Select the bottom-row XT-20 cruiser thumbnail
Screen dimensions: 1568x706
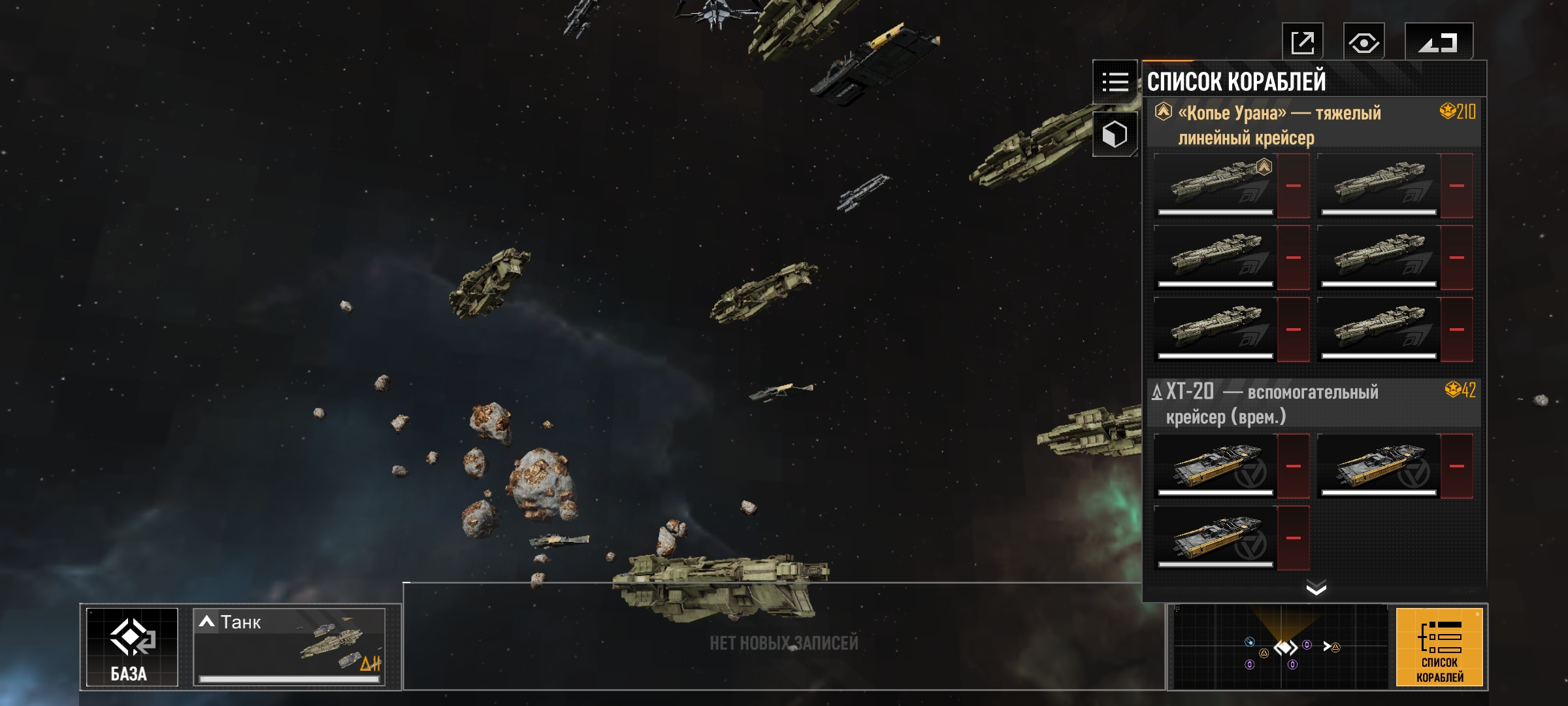[x=1215, y=537]
